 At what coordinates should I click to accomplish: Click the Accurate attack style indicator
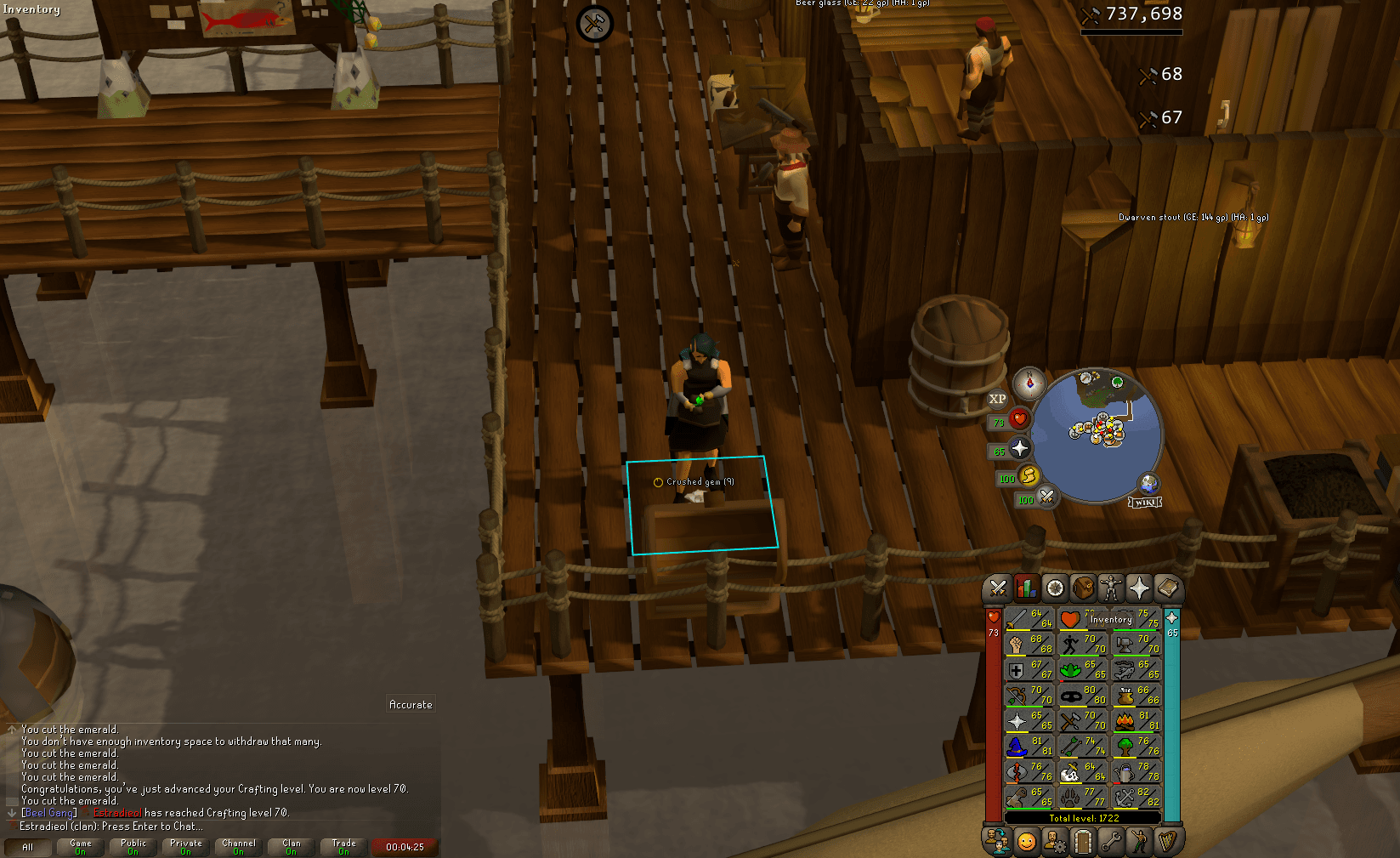[x=411, y=704]
